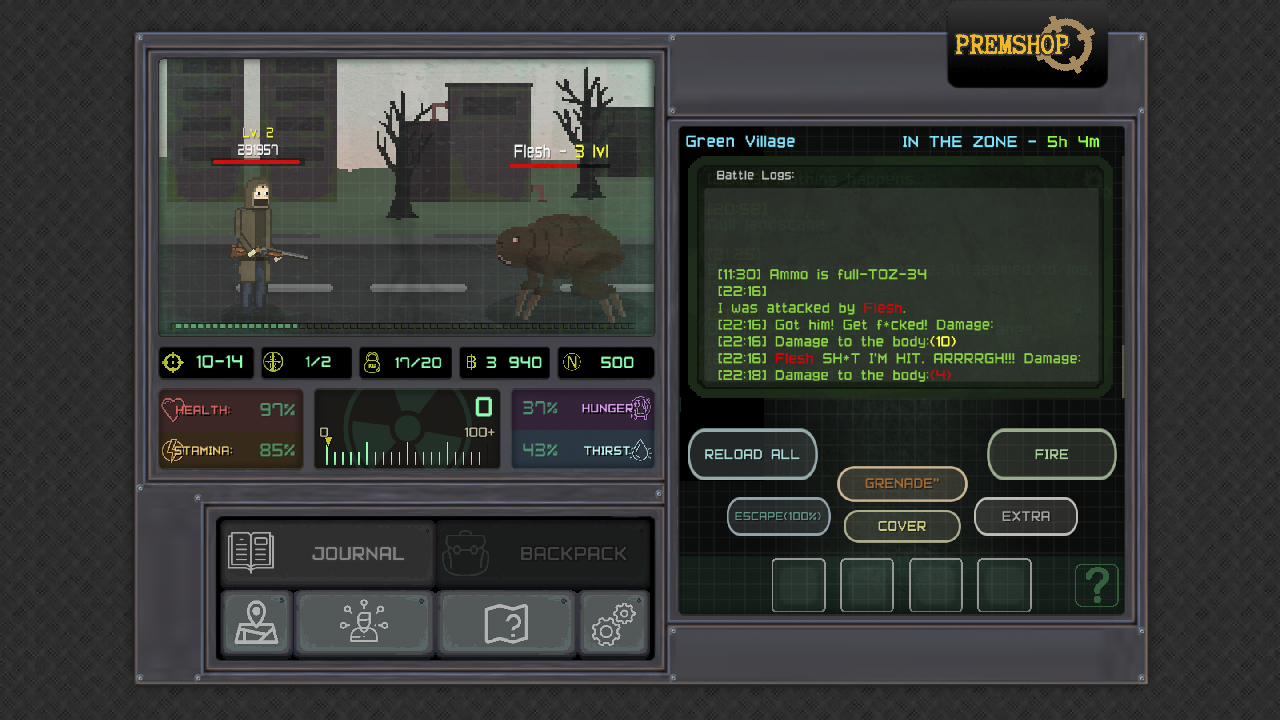Open the character skills icon

363,623
